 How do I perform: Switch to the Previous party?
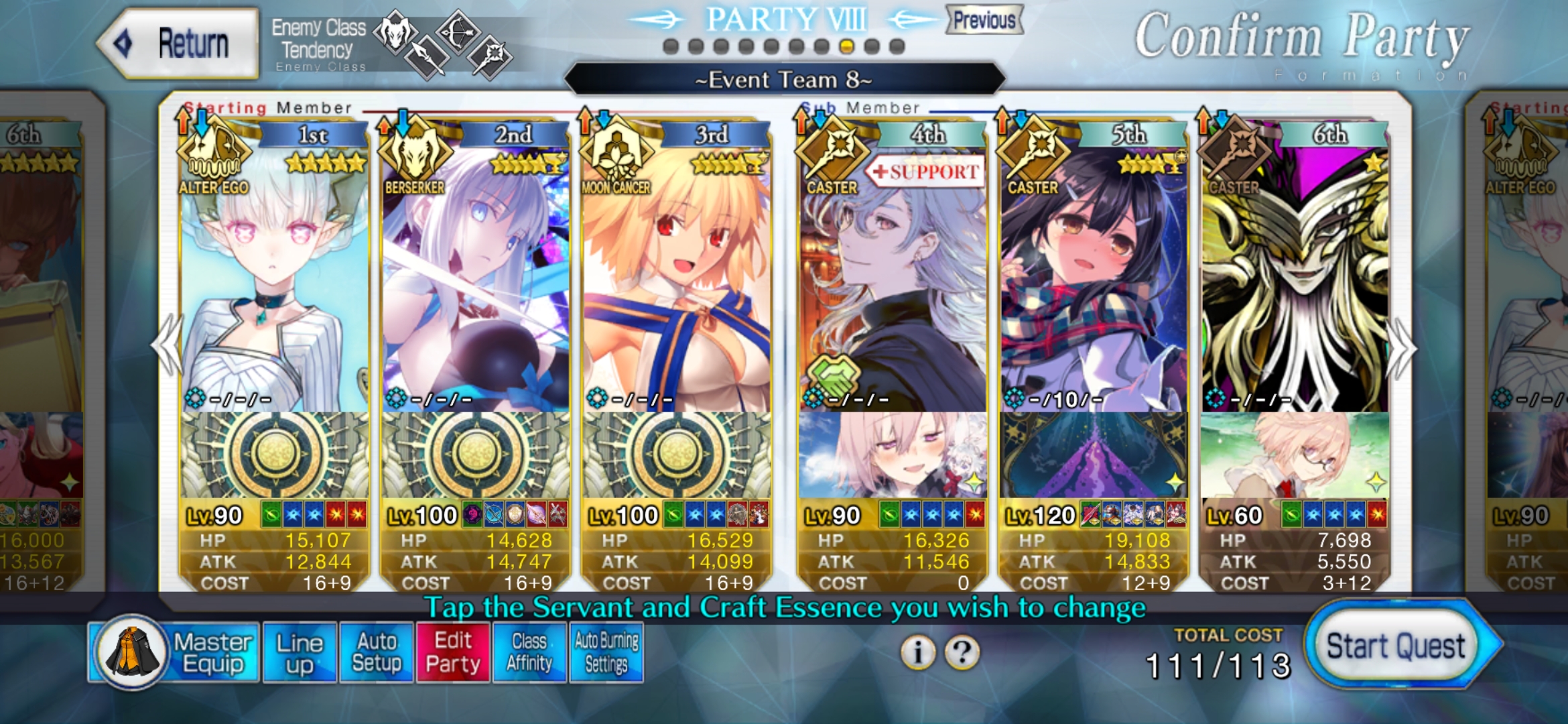pos(984,20)
